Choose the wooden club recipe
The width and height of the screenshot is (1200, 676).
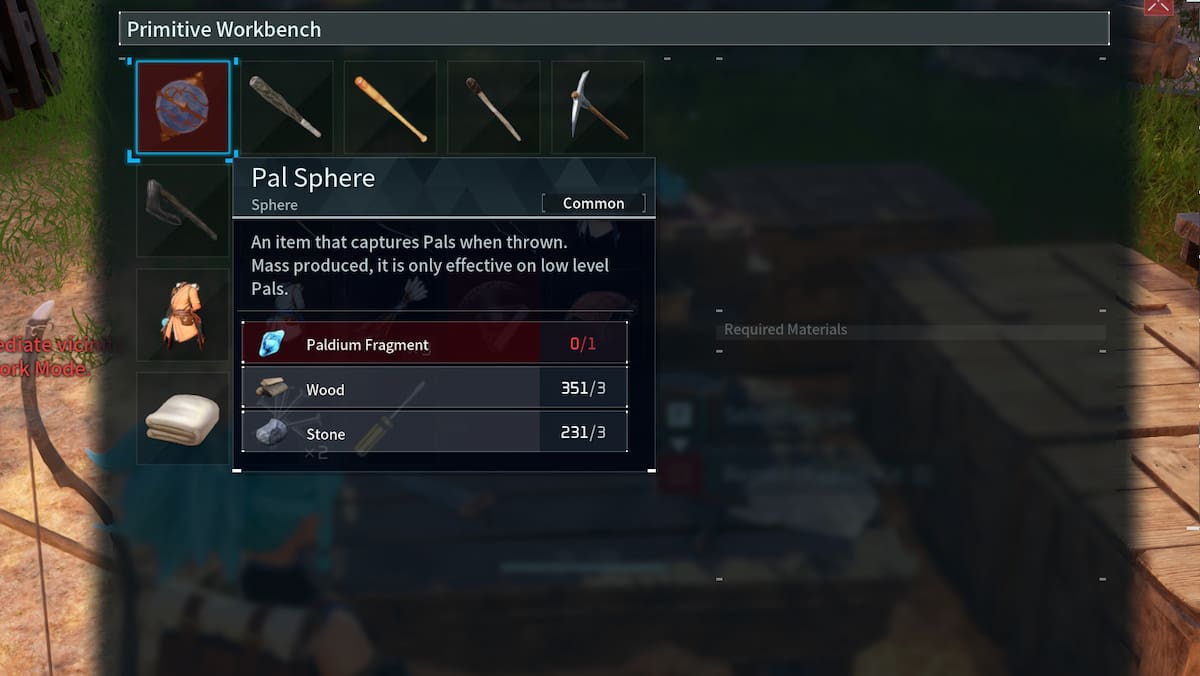coord(286,107)
